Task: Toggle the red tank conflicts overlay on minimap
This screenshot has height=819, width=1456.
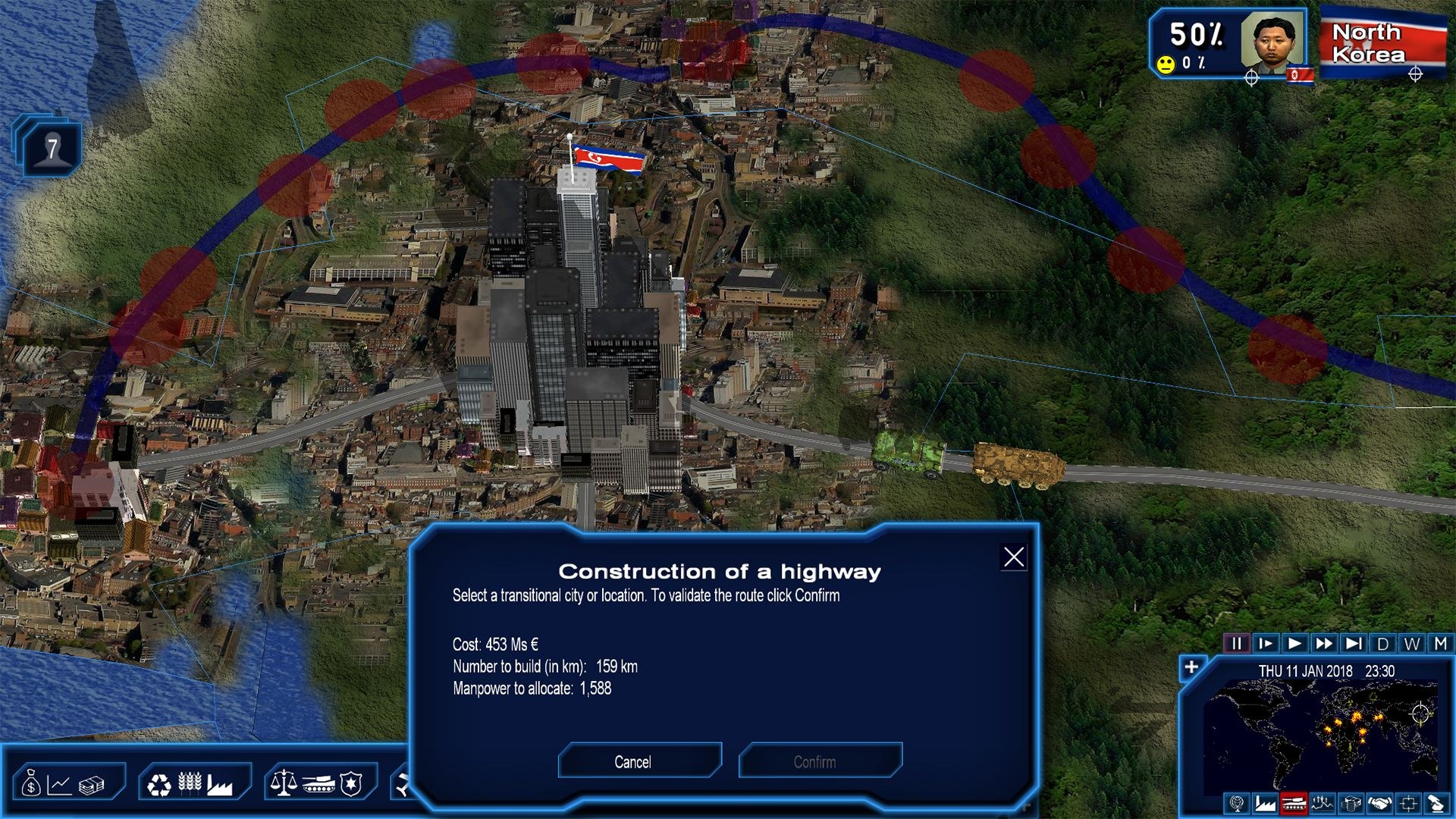Action: tap(1294, 802)
